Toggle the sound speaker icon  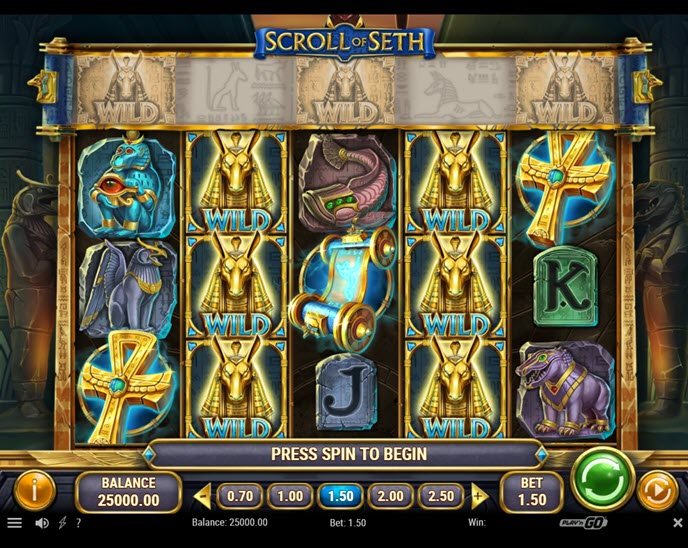click(42, 522)
